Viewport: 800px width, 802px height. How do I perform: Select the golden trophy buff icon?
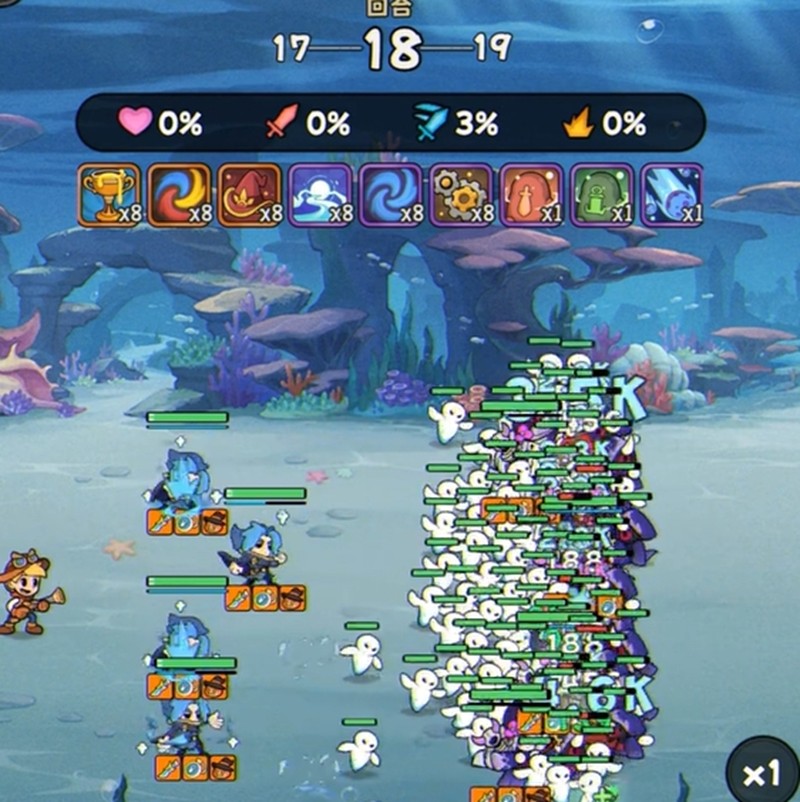tap(109, 196)
